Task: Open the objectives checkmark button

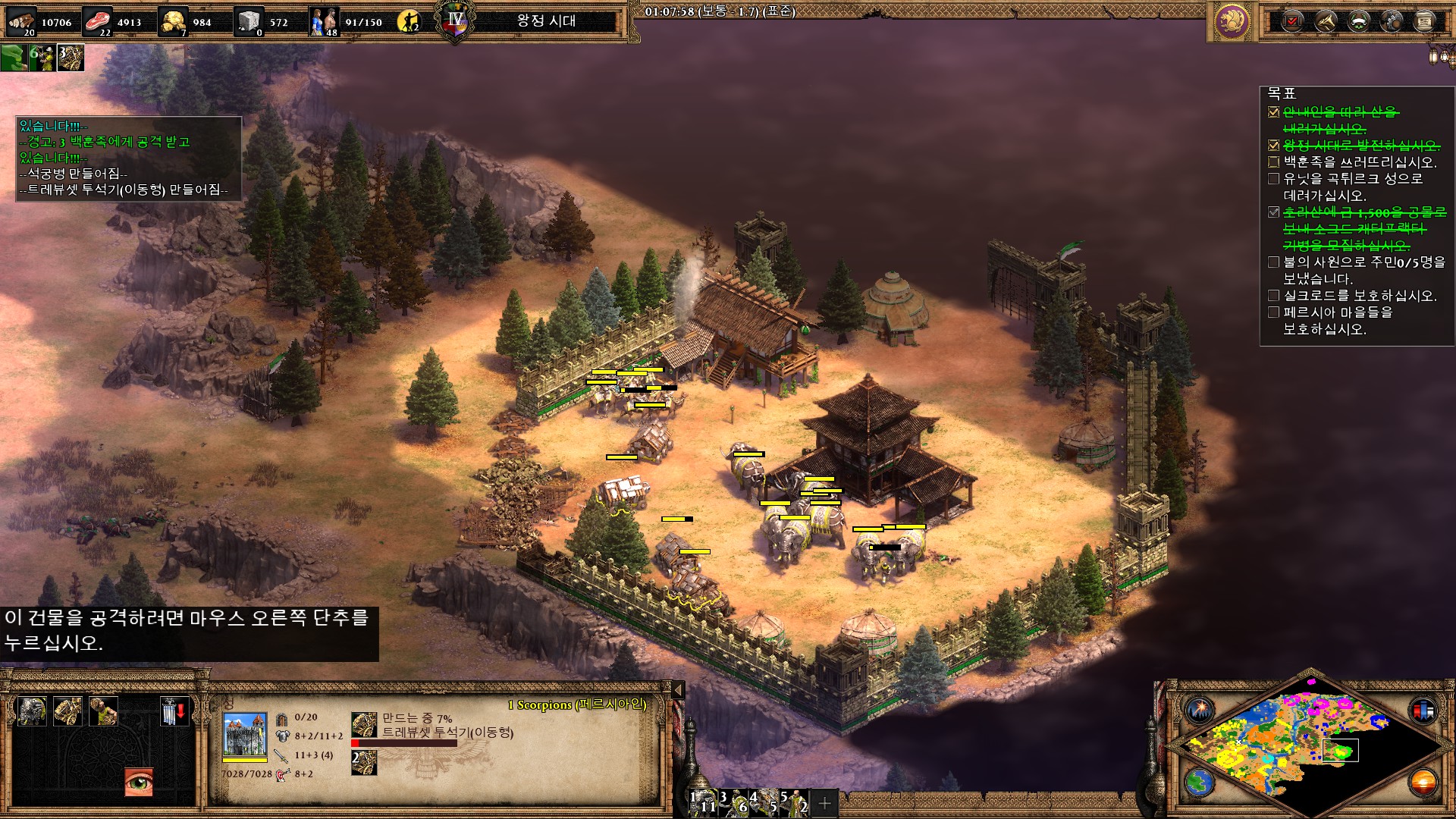Action: coord(1293,21)
